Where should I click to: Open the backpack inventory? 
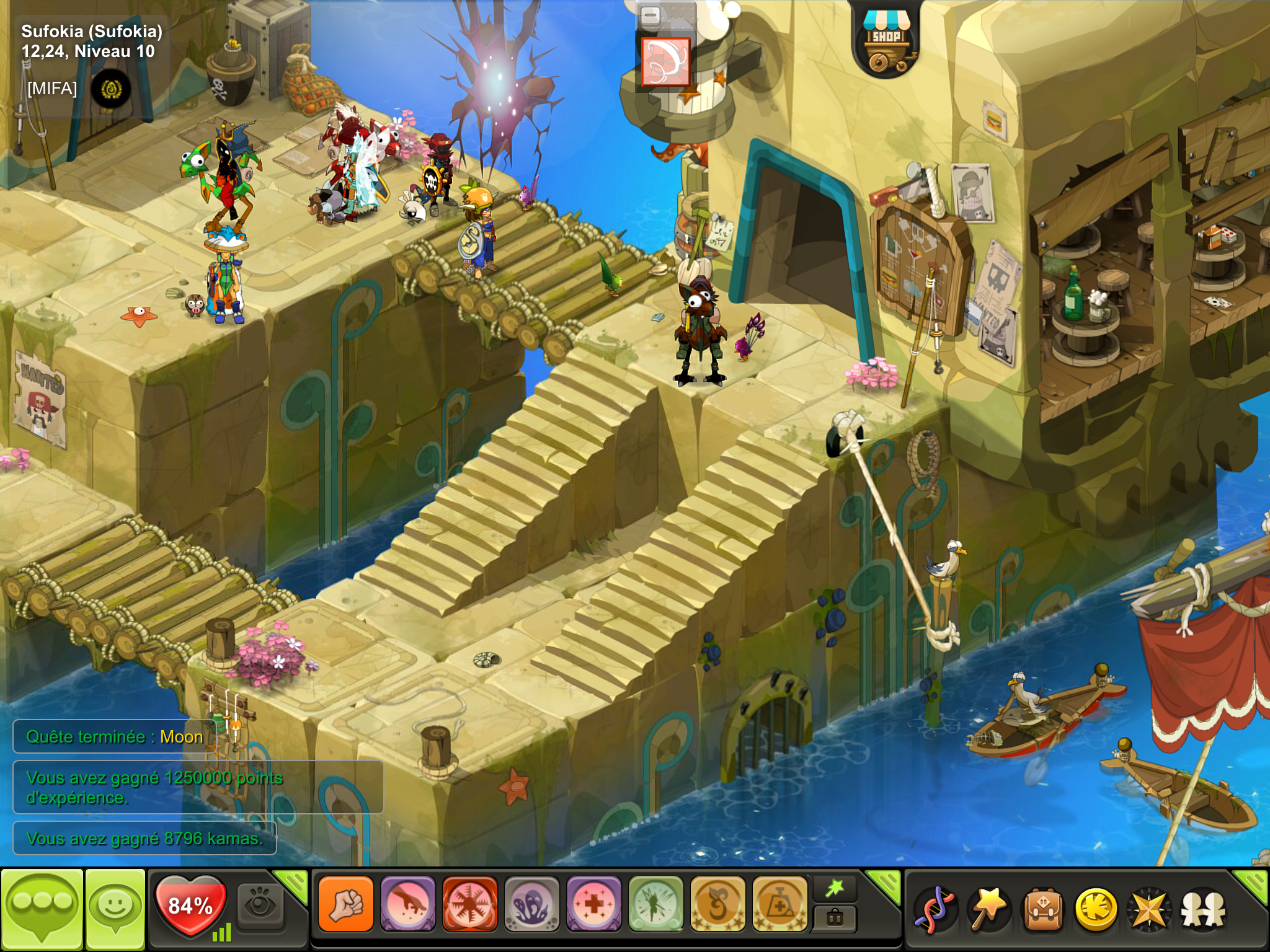click(x=1043, y=909)
